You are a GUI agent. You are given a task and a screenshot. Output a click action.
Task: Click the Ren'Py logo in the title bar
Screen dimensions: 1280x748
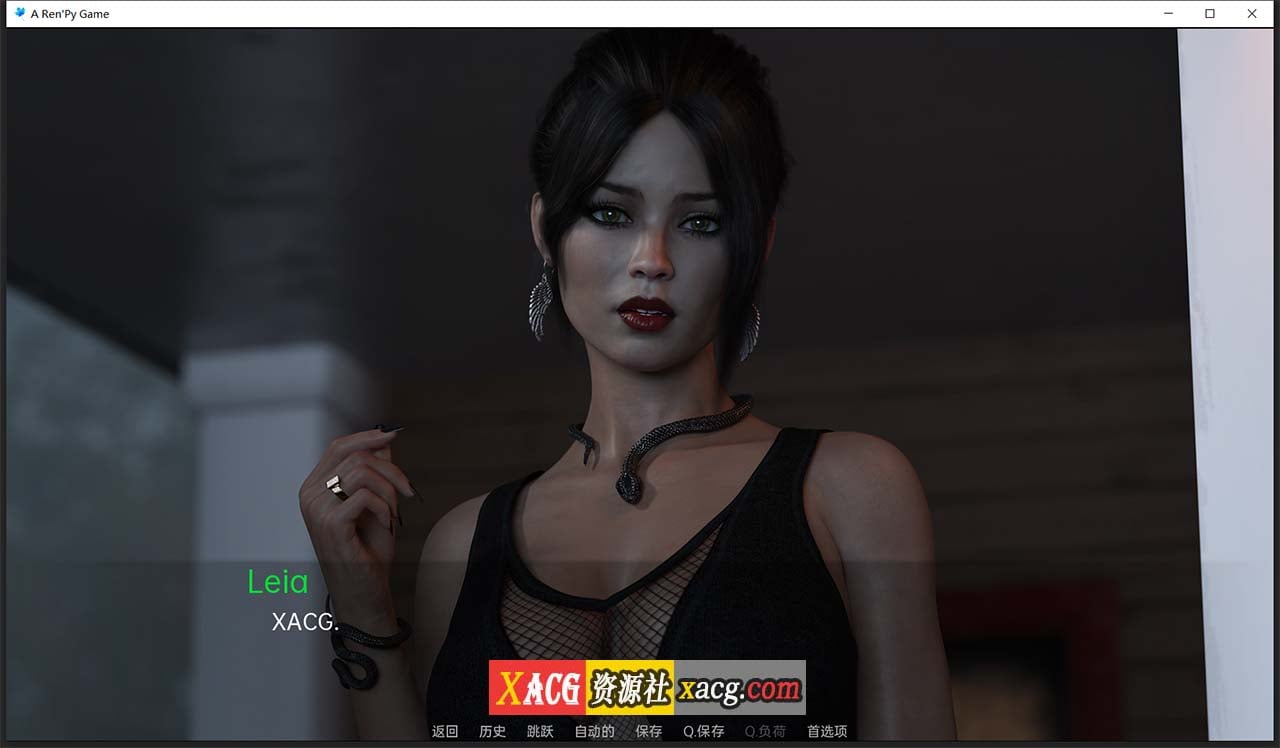pyautogui.click(x=19, y=13)
